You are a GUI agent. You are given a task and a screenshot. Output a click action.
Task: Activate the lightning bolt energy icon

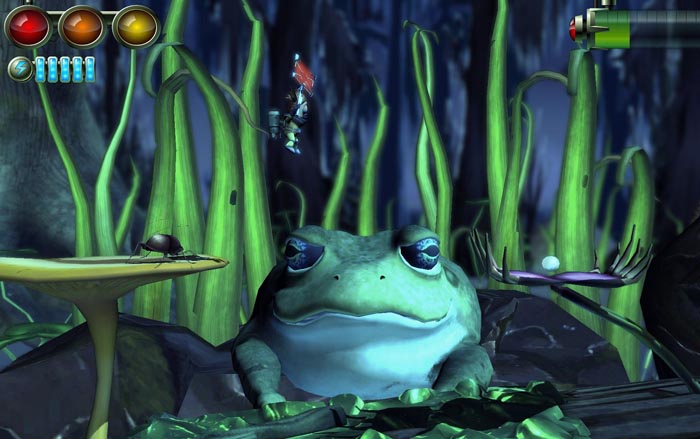[19, 68]
